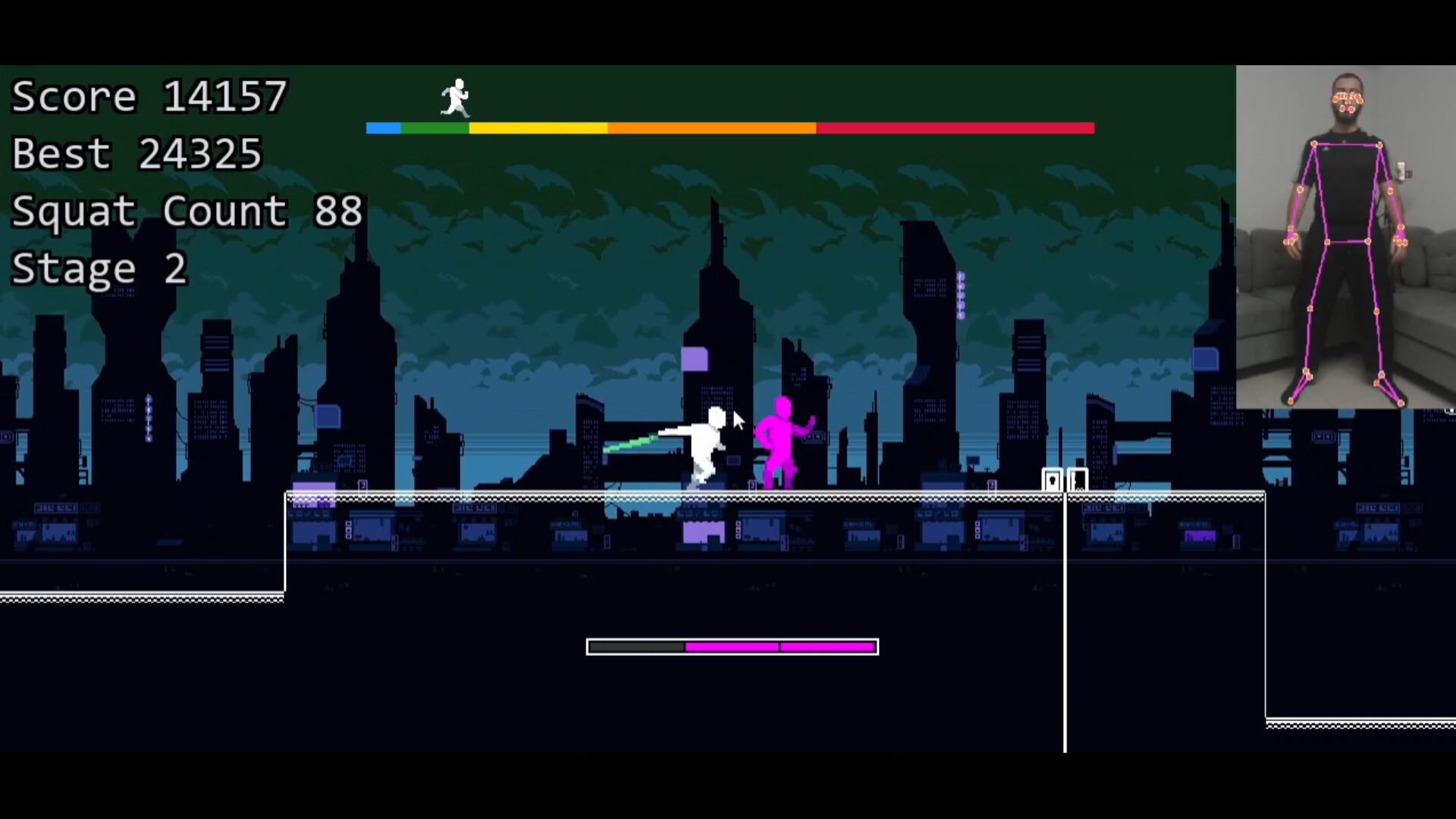Click the blue start segment of the progress bar
Screen dimensions: 1456x819
(x=383, y=129)
